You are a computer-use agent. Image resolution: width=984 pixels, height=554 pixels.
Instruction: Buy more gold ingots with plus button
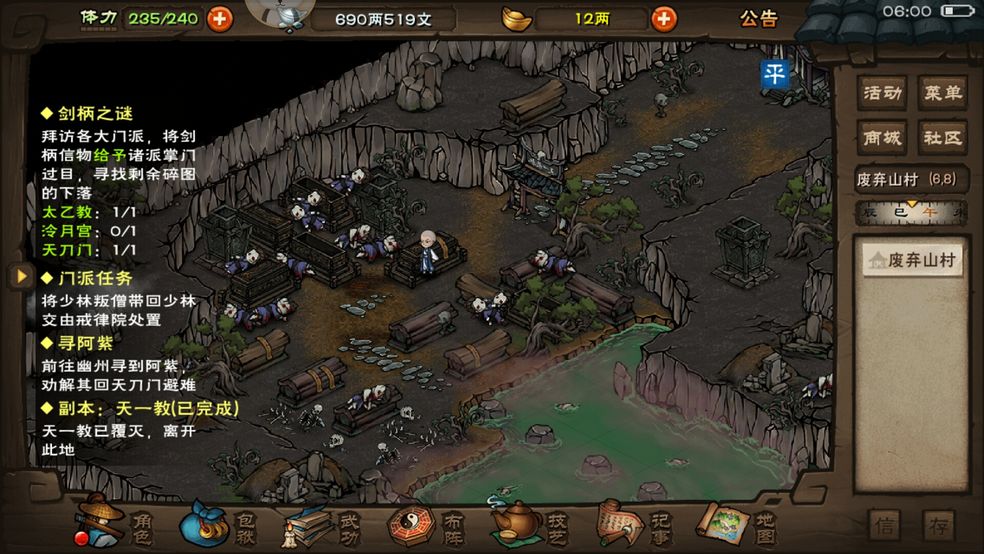pyautogui.click(x=663, y=18)
